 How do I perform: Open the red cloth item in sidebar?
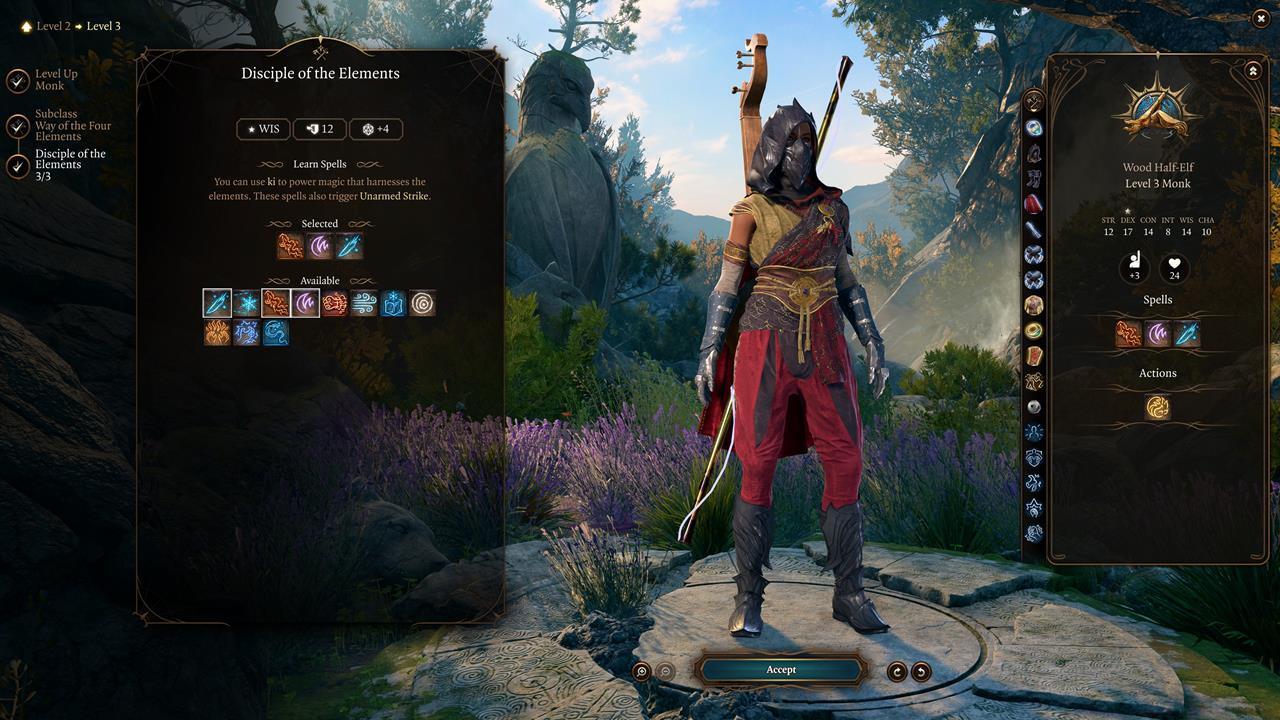pos(1034,204)
